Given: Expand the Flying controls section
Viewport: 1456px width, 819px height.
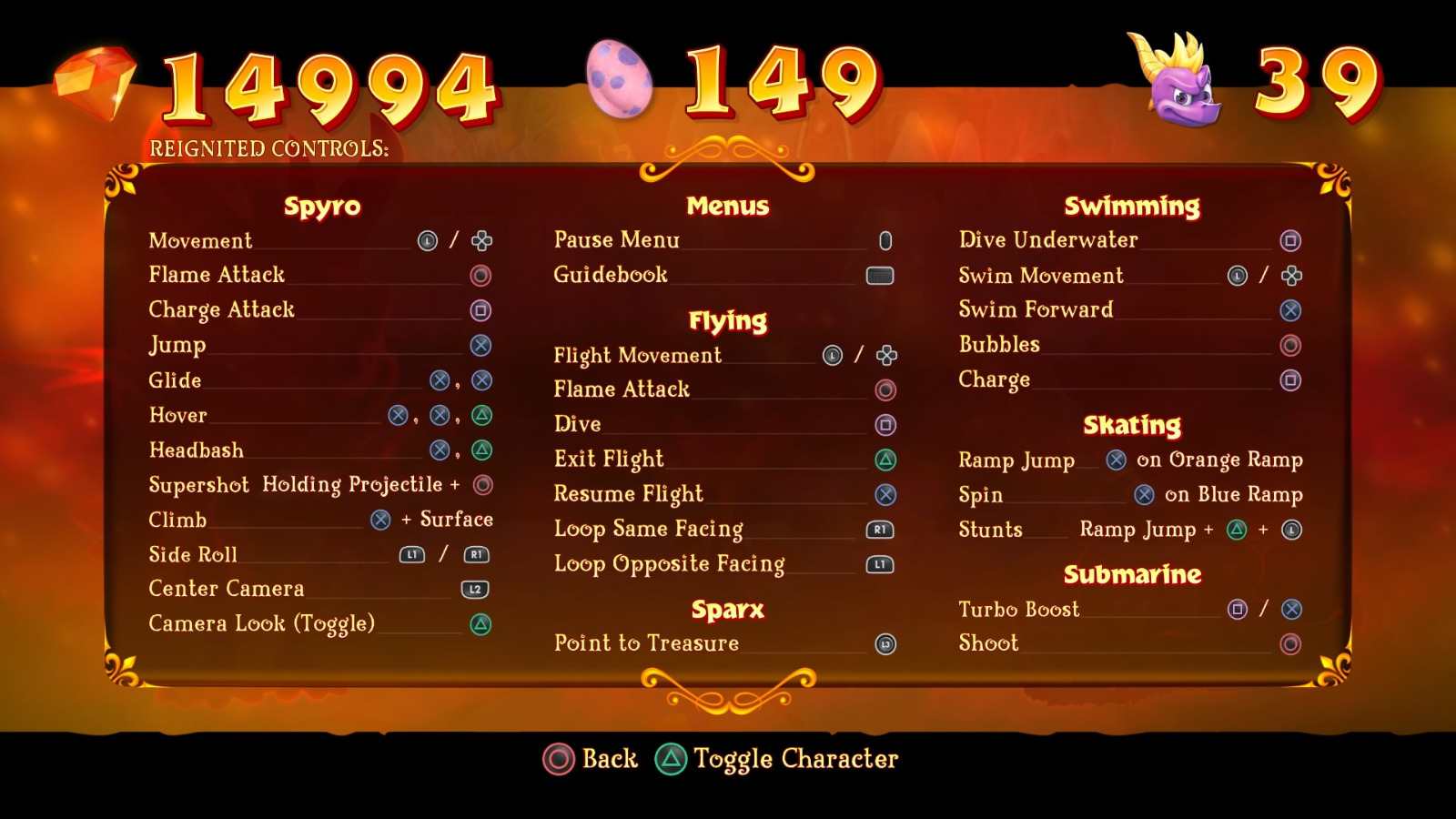Looking at the screenshot, I should pyautogui.click(x=727, y=320).
